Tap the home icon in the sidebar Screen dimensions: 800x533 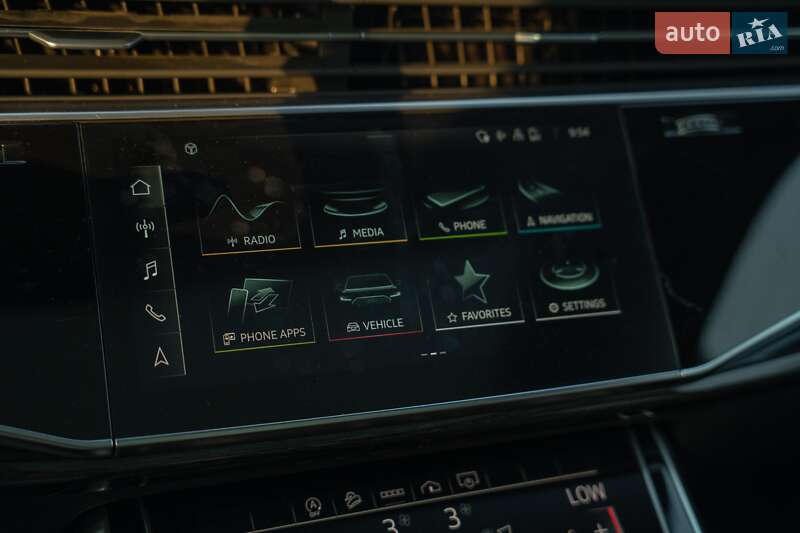(x=141, y=187)
